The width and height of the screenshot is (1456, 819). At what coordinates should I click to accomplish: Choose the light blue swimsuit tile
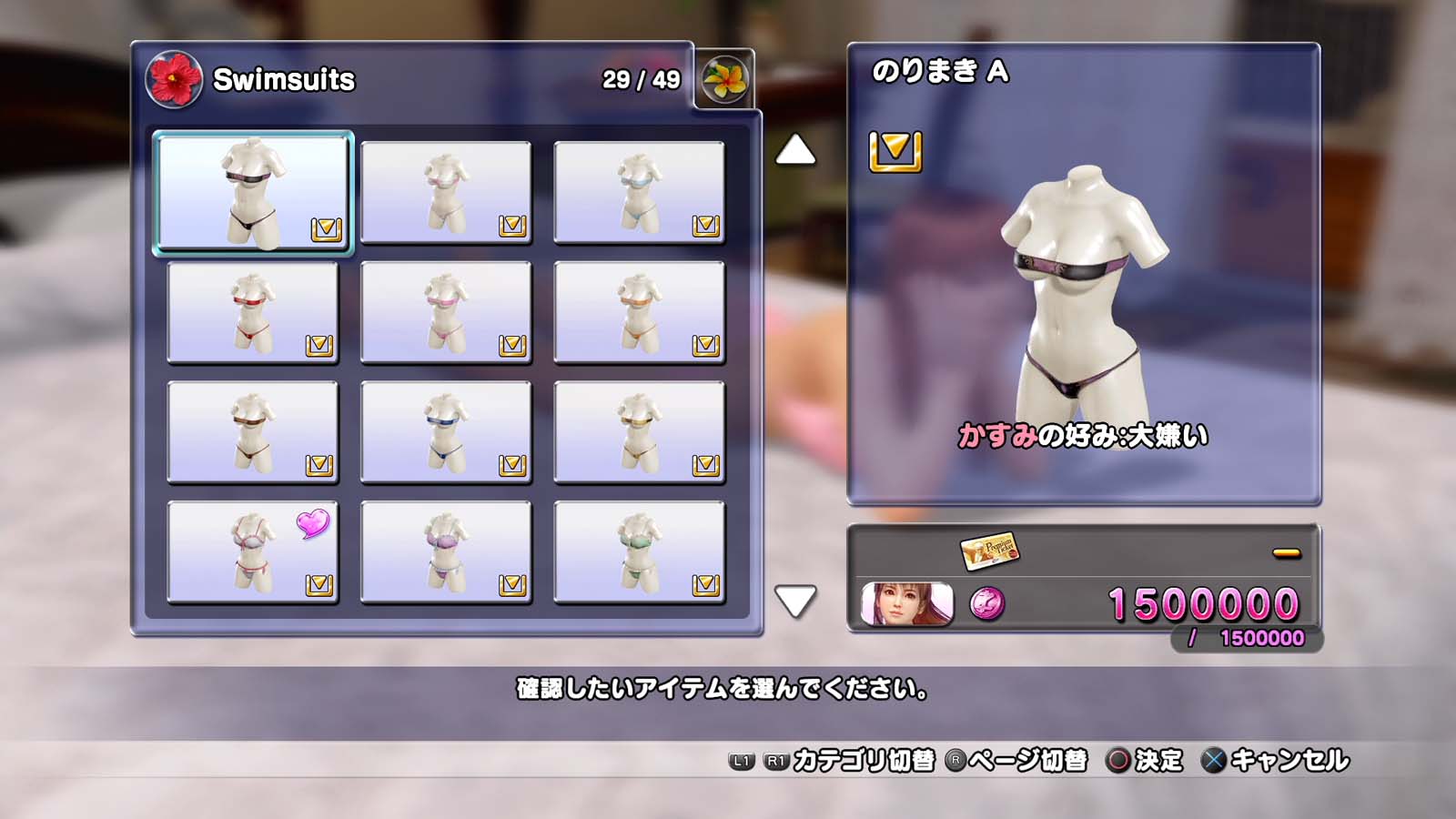pos(639,192)
